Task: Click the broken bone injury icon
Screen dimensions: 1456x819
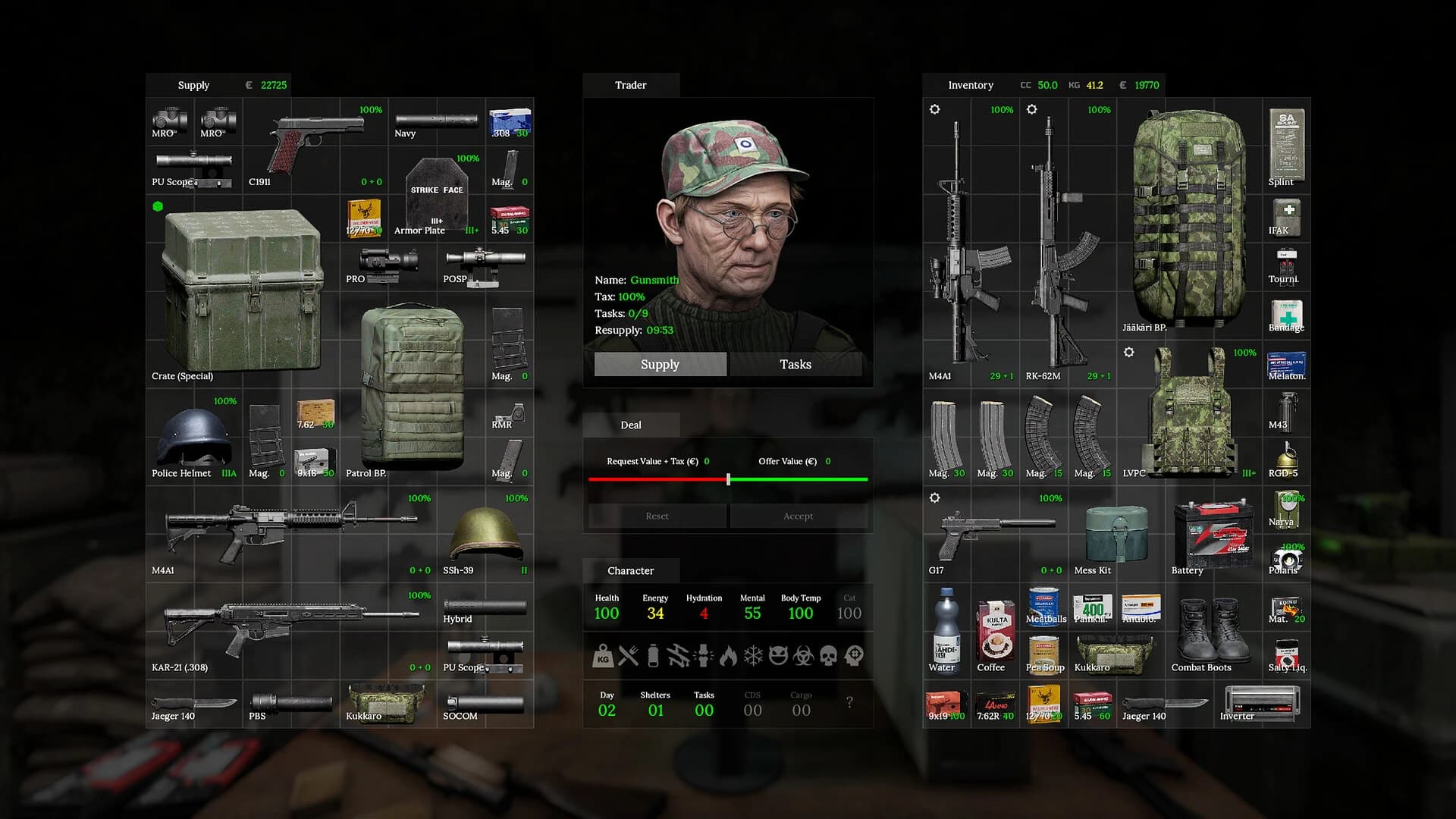Action: (x=679, y=655)
